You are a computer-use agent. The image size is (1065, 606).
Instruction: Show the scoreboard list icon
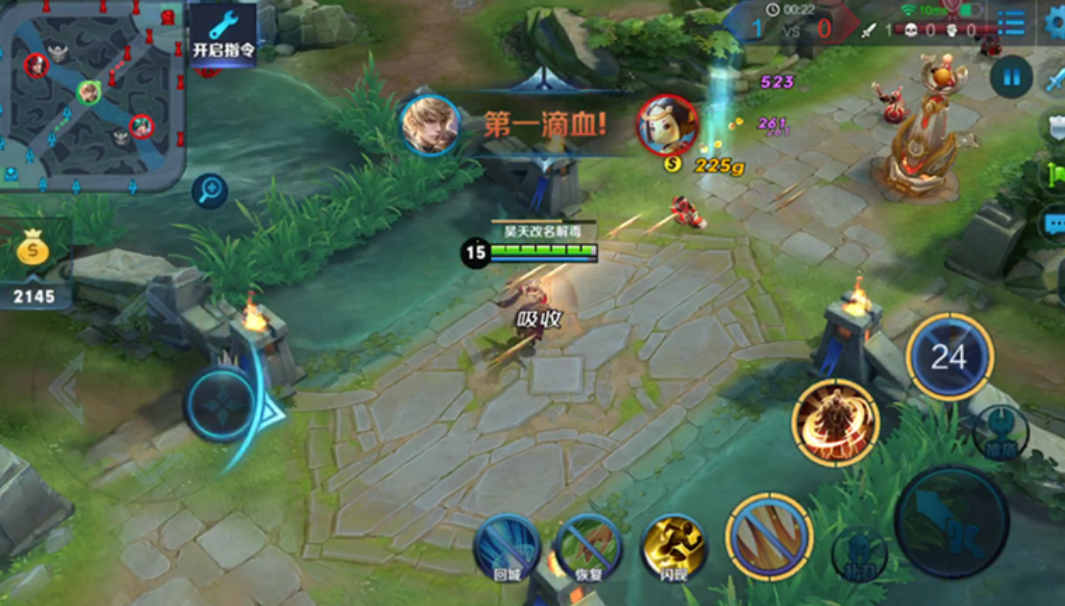point(1011,23)
